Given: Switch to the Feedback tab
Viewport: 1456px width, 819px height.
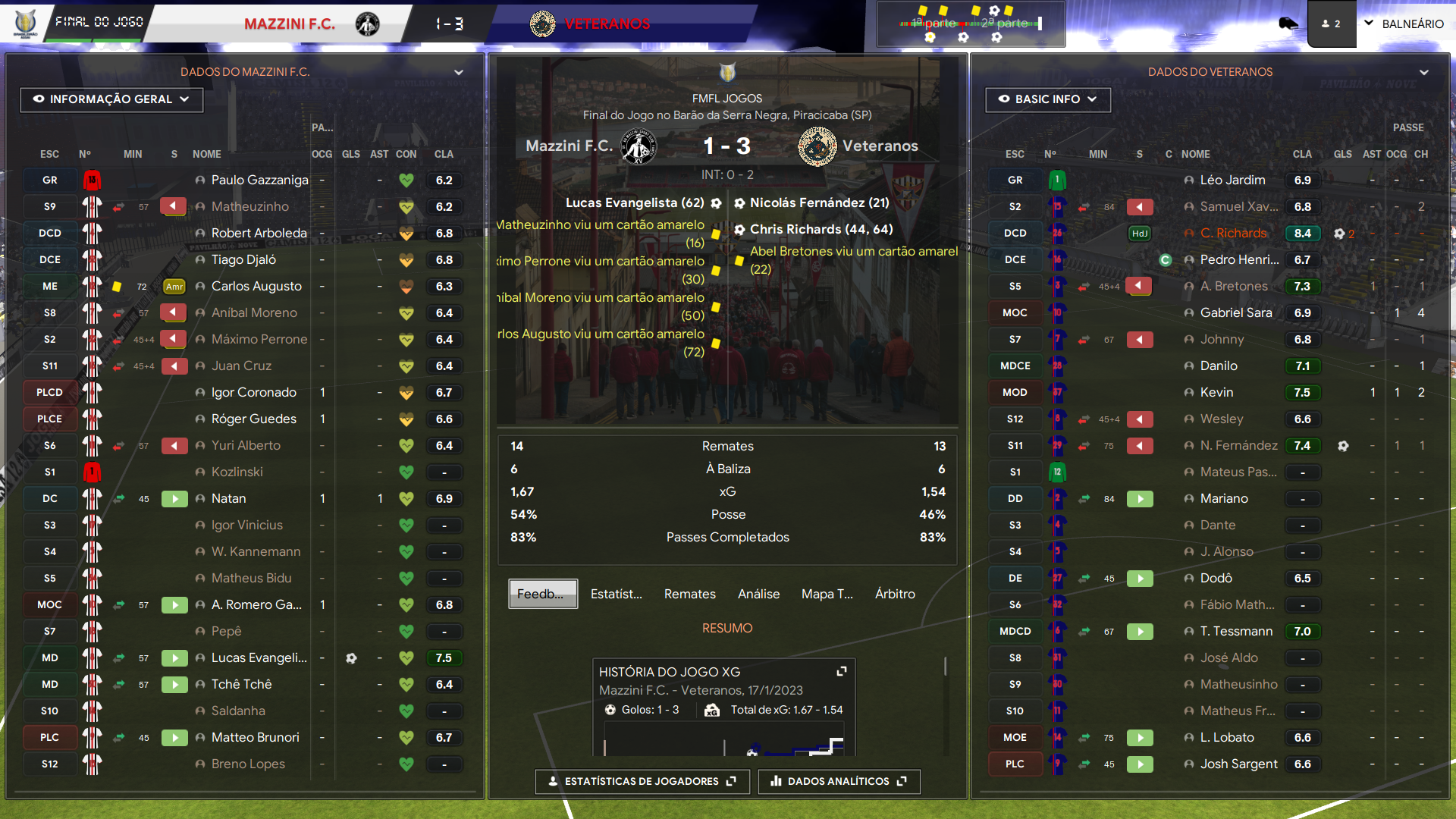Looking at the screenshot, I should (x=542, y=594).
